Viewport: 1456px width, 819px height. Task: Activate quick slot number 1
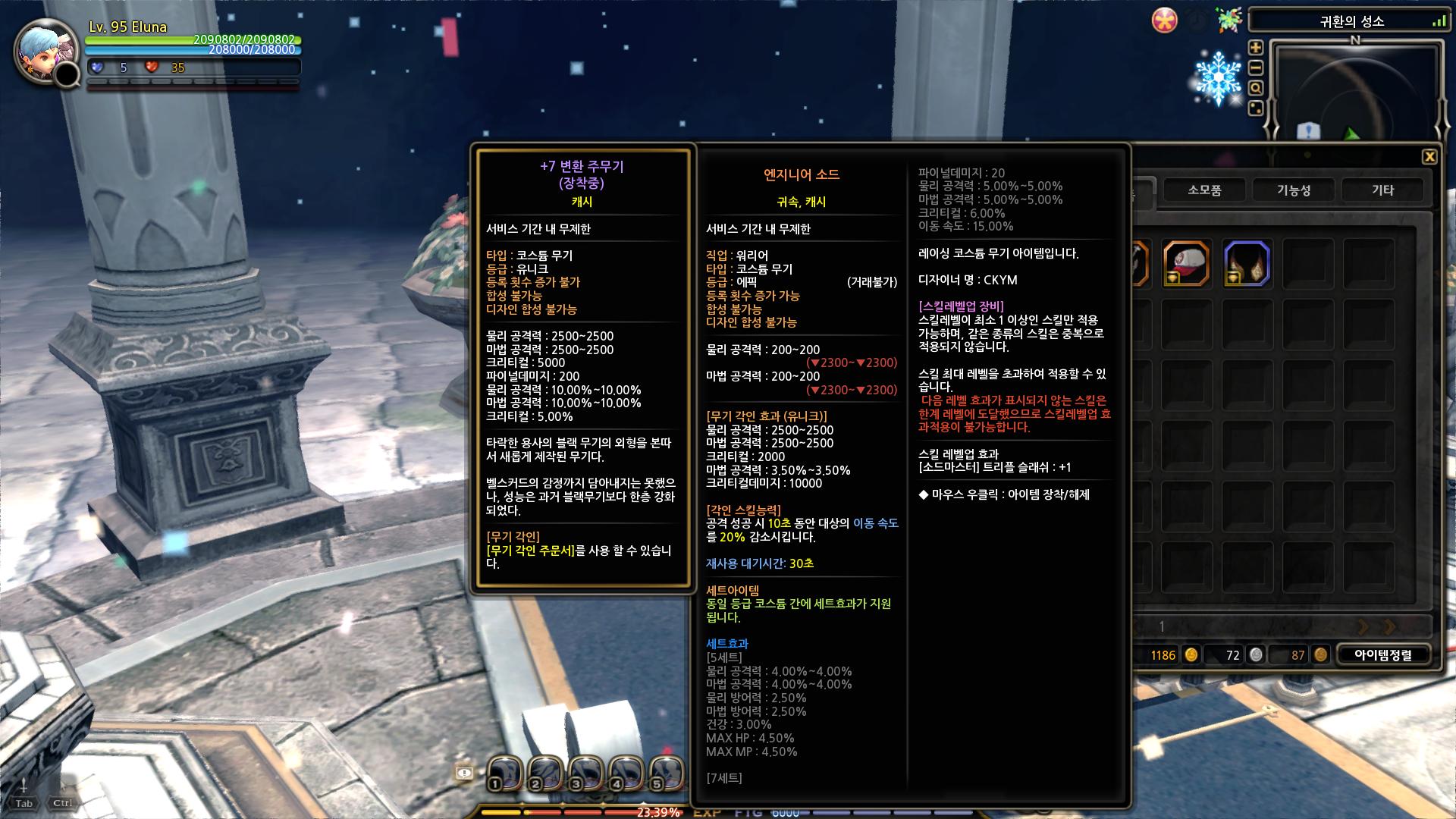pyautogui.click(x=504, y=773)
